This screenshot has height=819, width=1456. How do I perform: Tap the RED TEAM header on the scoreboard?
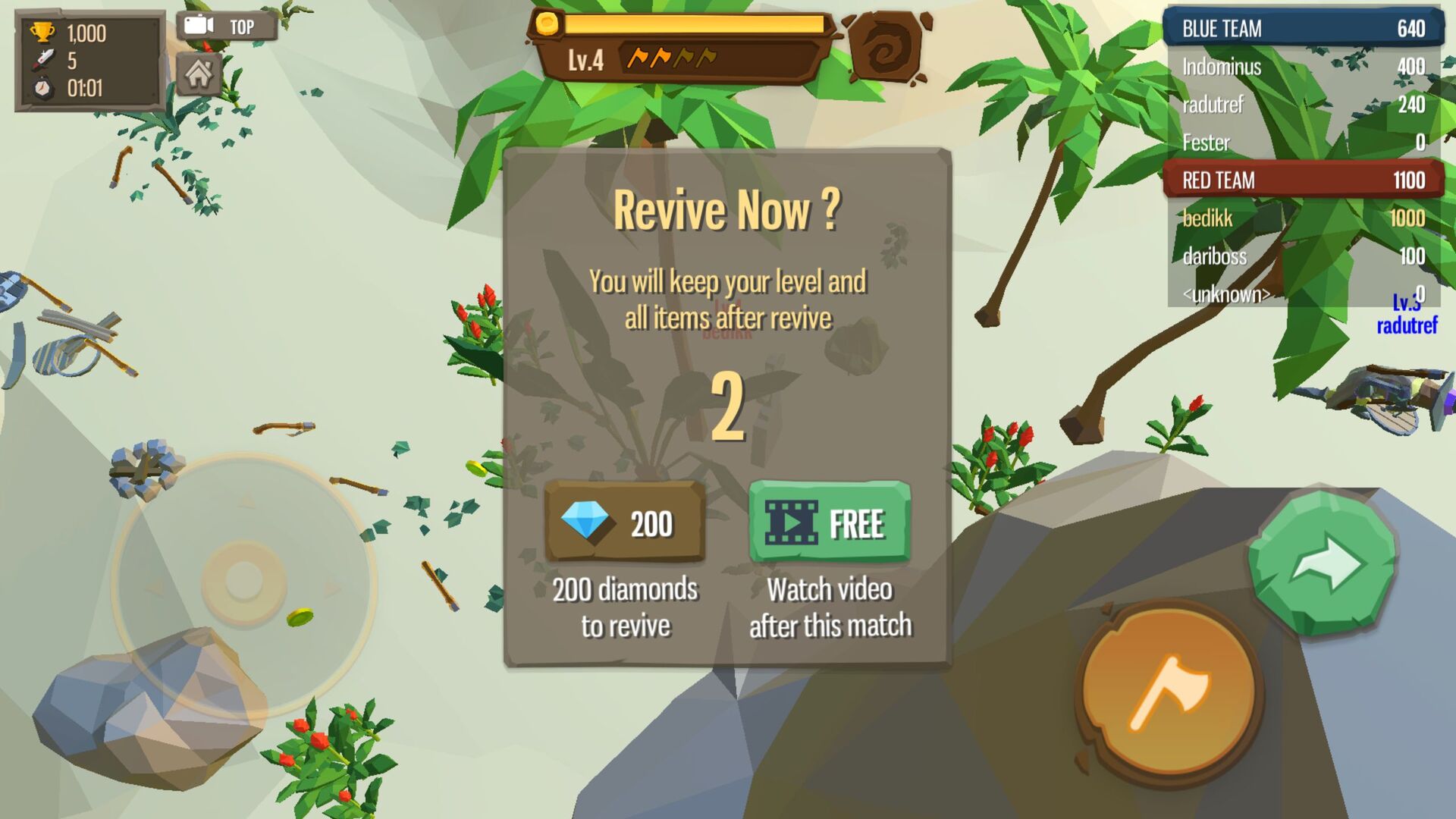[1301, 180]
